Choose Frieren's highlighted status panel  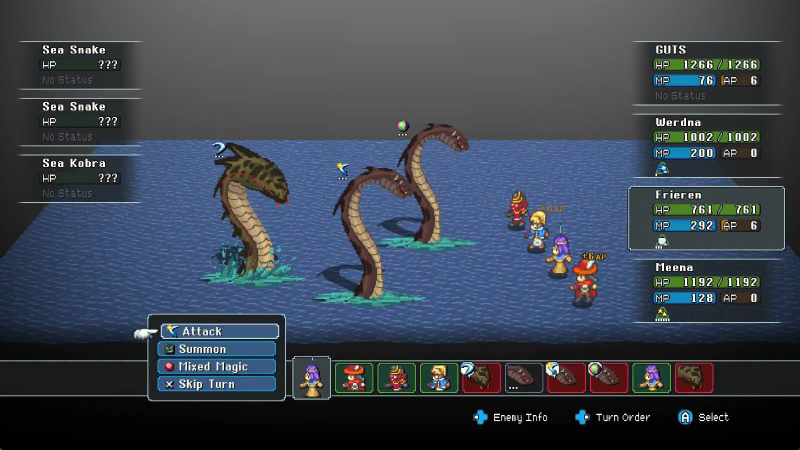[x=705, y=217]
